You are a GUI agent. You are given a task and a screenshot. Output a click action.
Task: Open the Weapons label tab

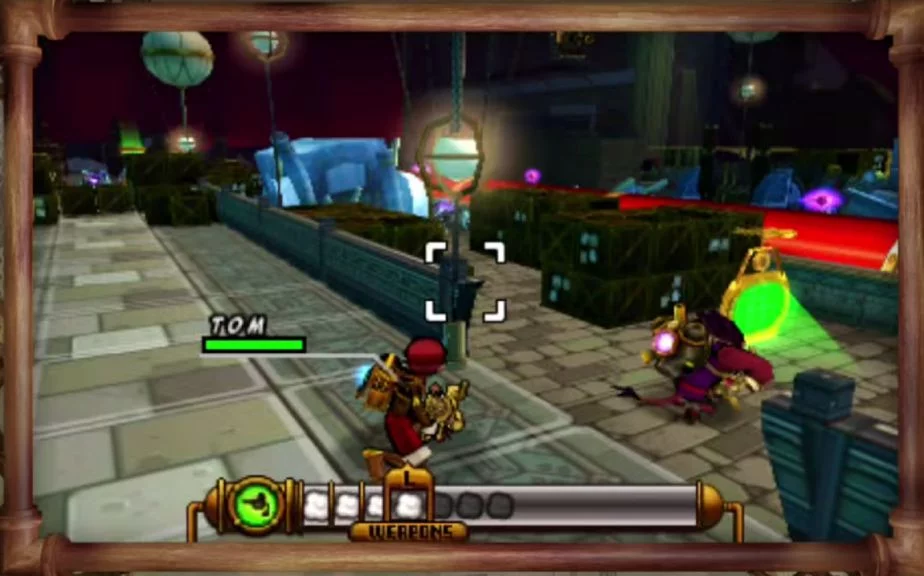tap(408, 531)
